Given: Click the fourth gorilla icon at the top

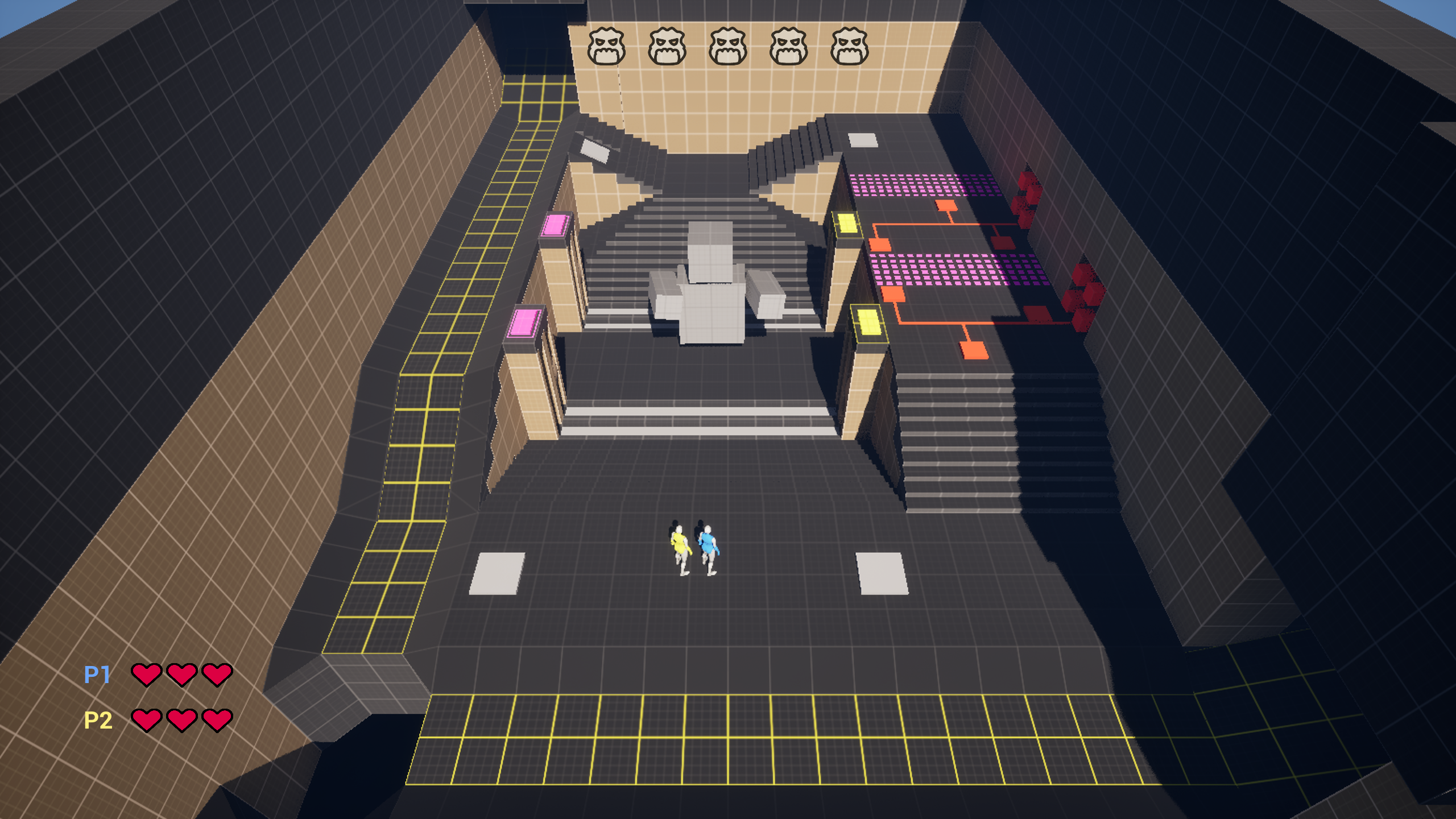Looking at the screenshot, I should click(x=790, y=44).
